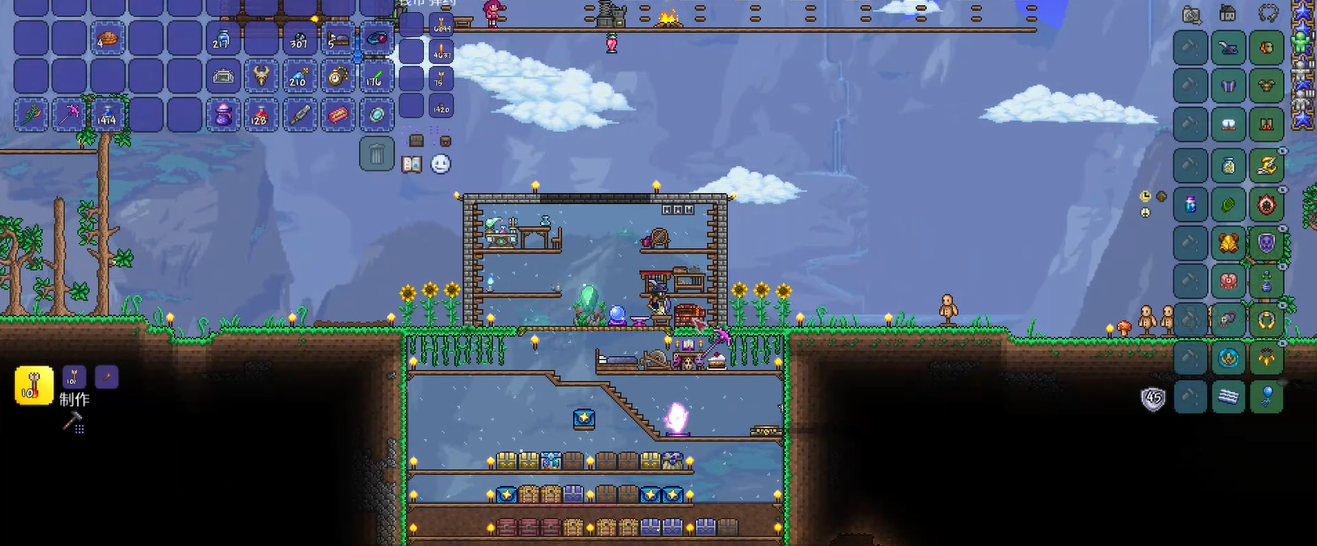Select the horned golden helmet slot
This screenshot has width=1317, height=546.
262,77
